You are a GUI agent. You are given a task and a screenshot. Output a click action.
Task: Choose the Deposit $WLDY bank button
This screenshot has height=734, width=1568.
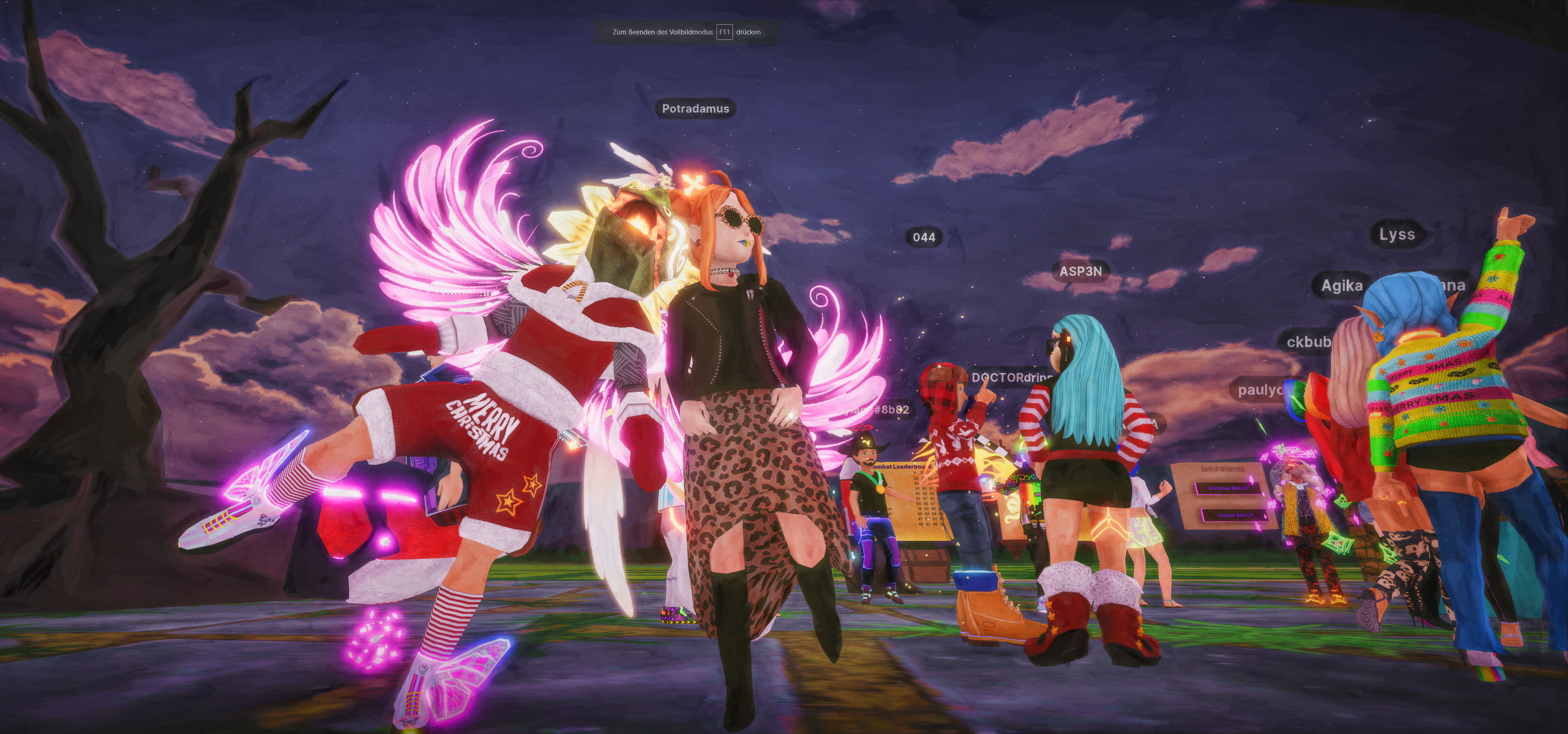pyautogui.click(x=1235, y=516)
